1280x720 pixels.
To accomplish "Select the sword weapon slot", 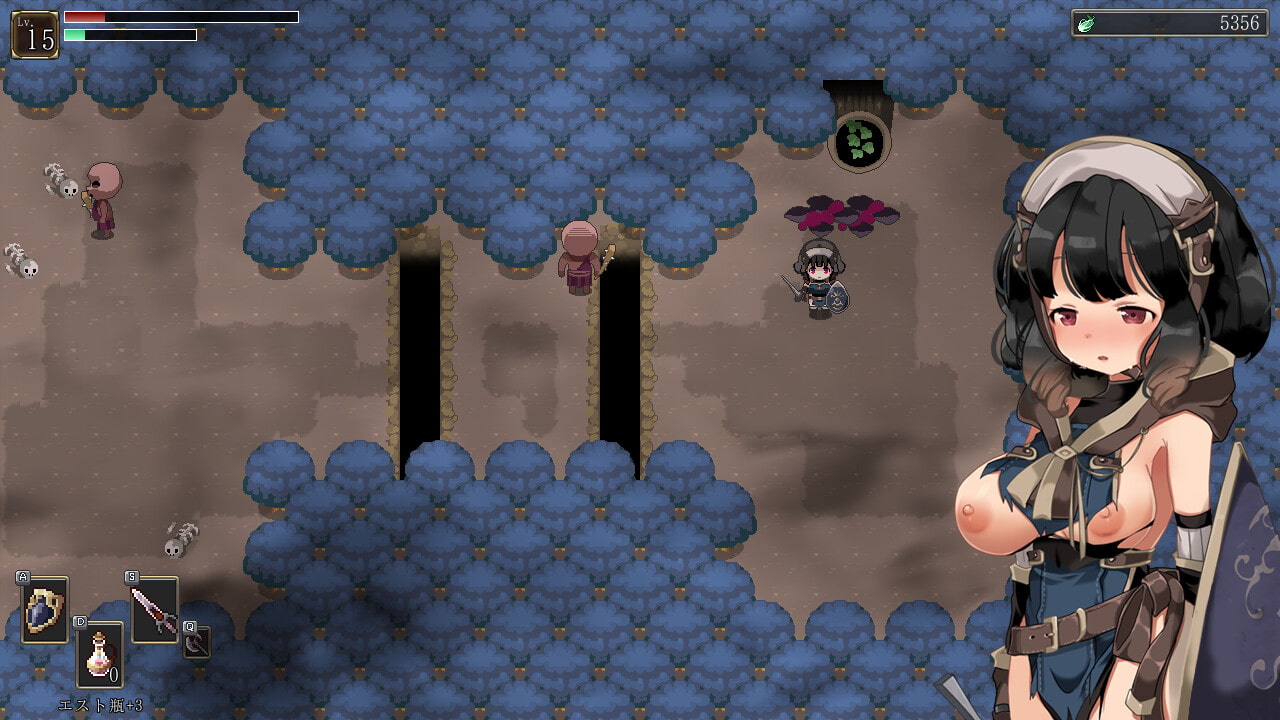I will coord(154,609).
